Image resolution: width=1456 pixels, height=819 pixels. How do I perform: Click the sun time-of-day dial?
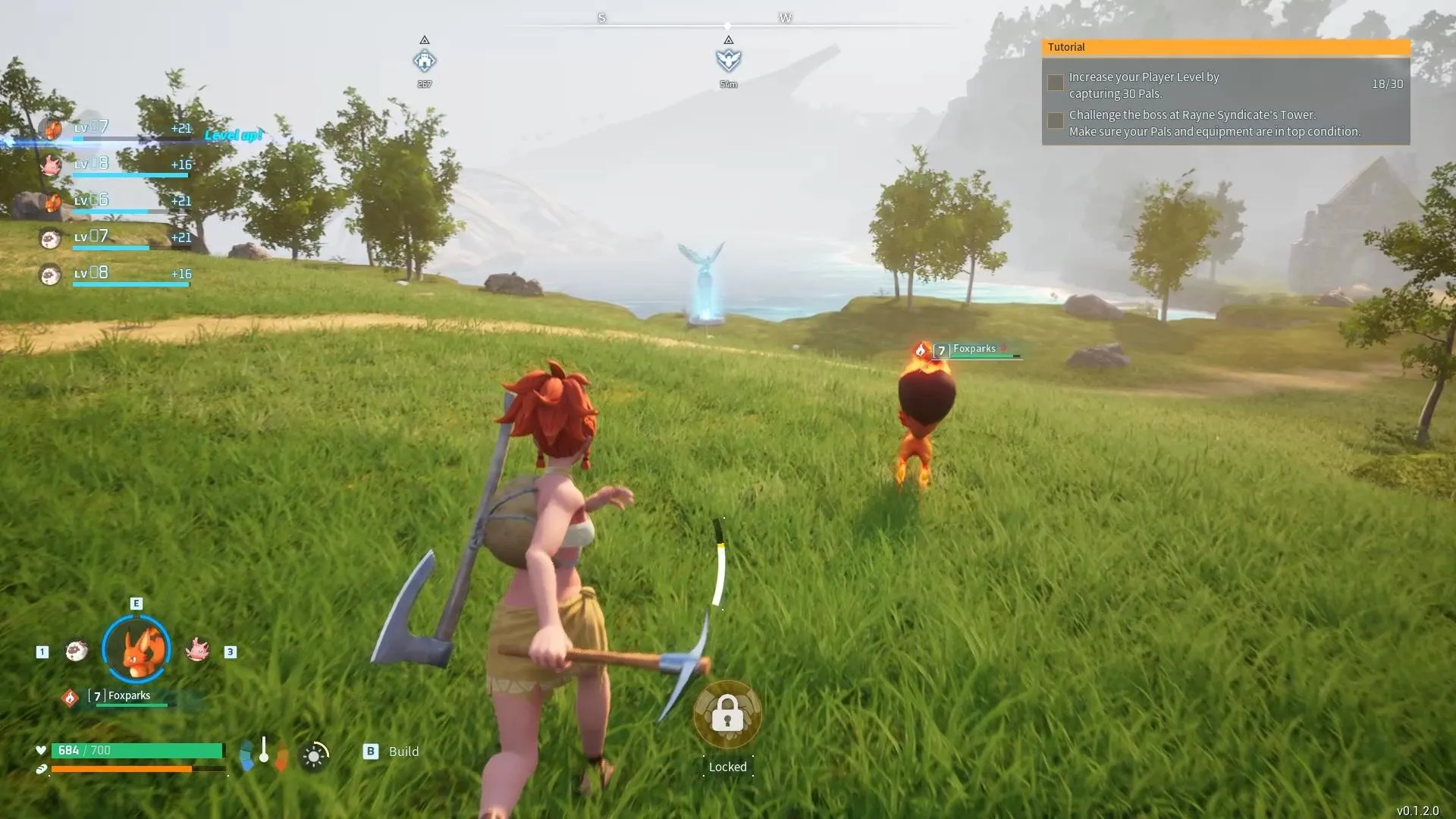pyautogui.click(x=314, y=756)
